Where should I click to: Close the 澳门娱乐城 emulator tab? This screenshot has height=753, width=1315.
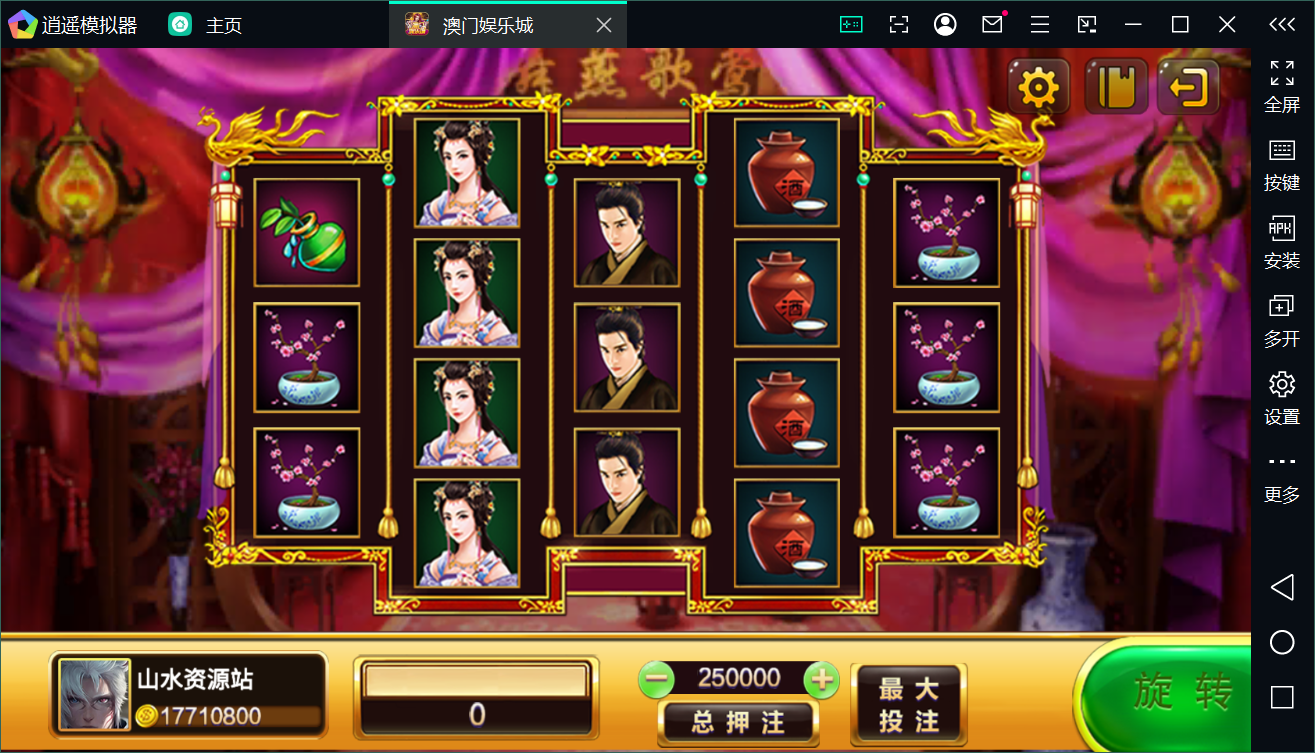point(604,25)
